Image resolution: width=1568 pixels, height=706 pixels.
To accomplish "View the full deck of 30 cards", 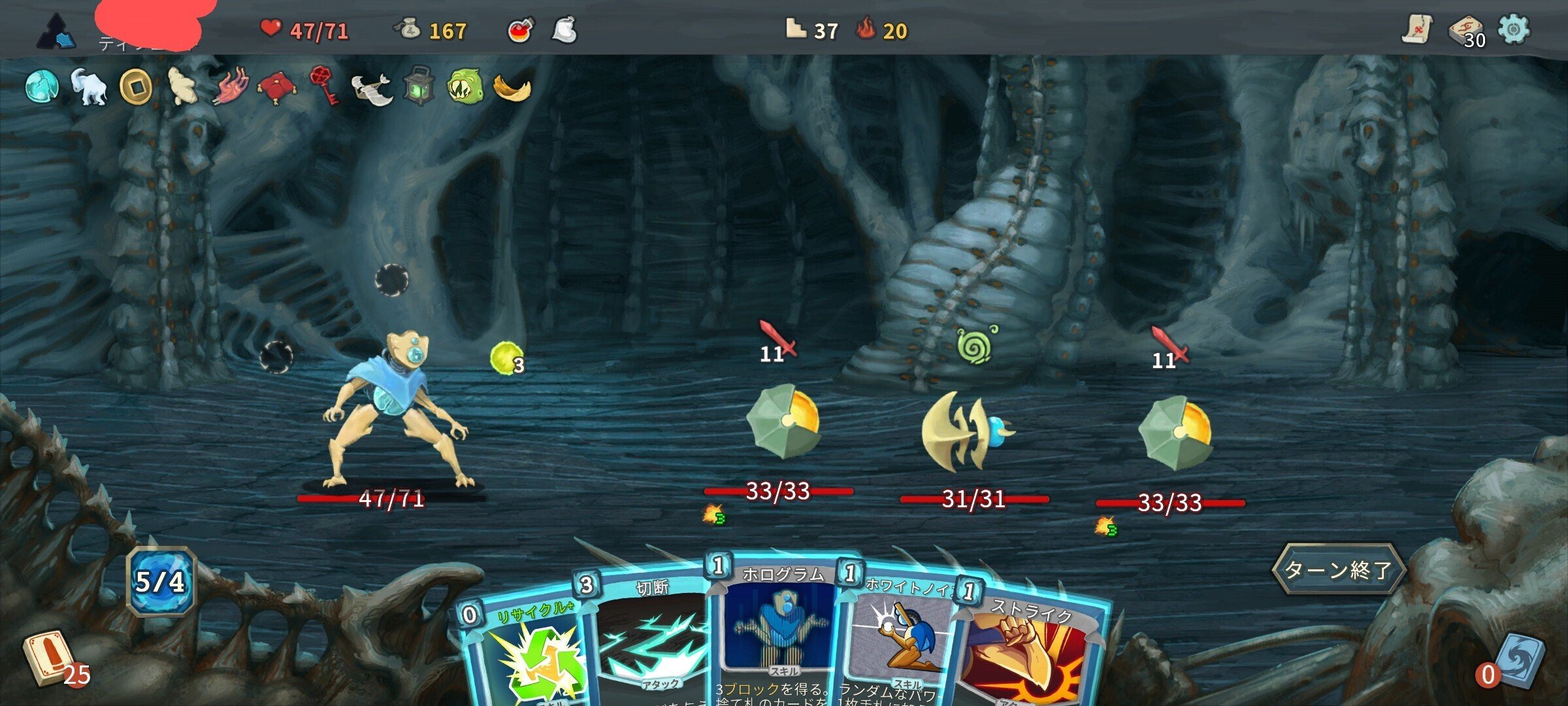I will [1466, 31].
